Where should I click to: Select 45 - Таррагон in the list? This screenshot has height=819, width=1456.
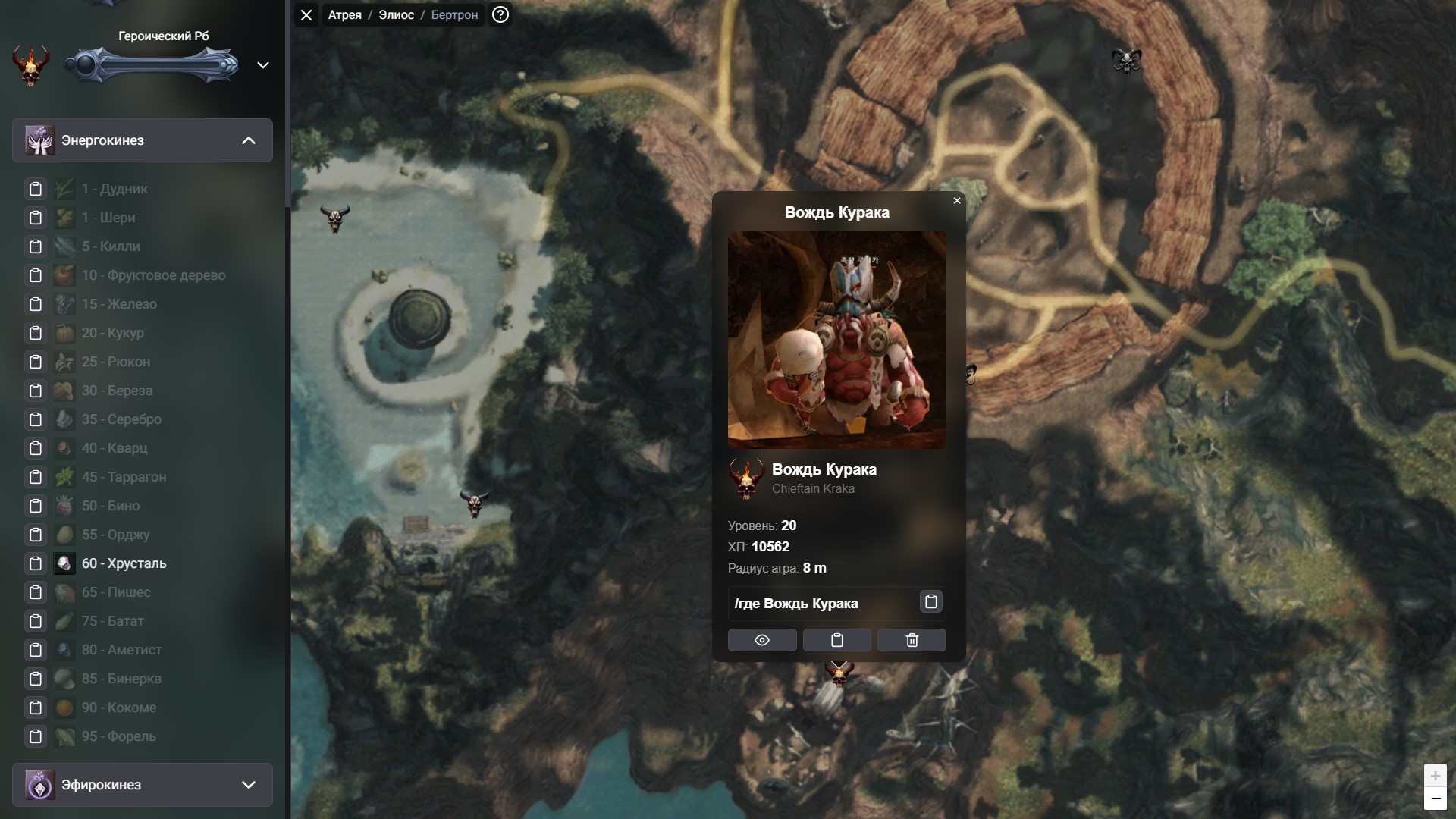pos(124,477)
